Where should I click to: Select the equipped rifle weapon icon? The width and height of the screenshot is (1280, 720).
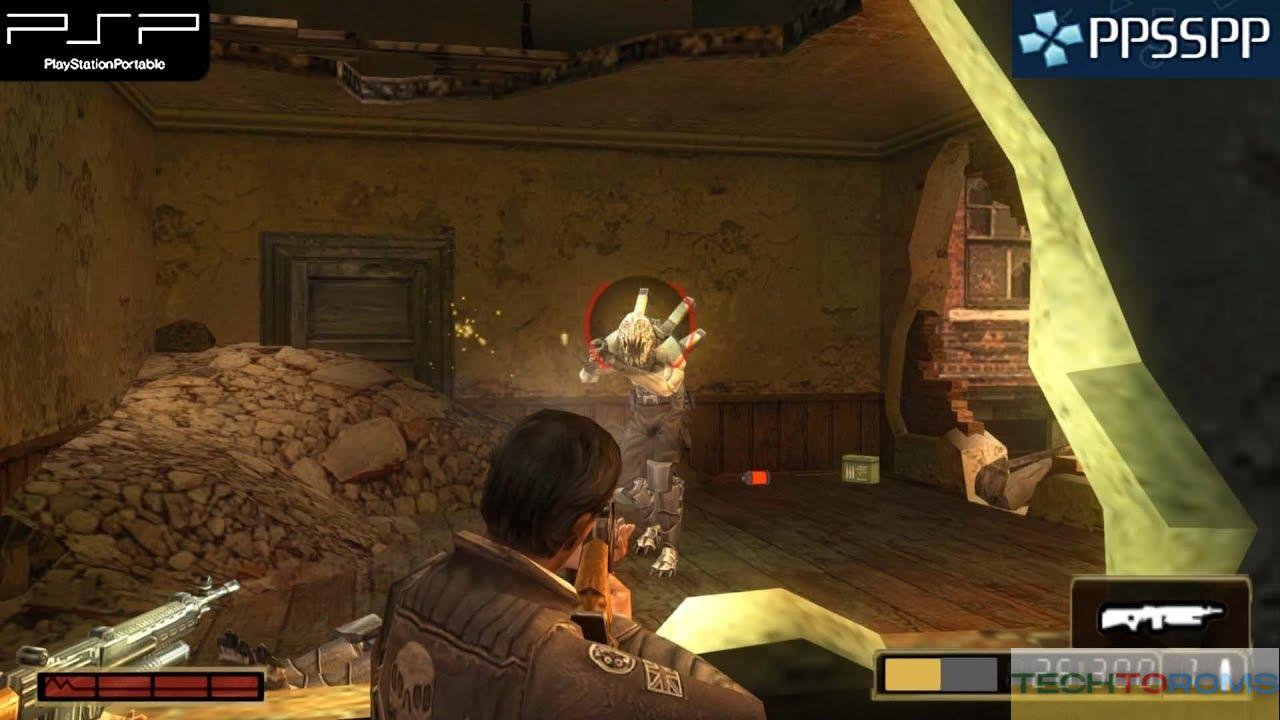[1160, 618]
